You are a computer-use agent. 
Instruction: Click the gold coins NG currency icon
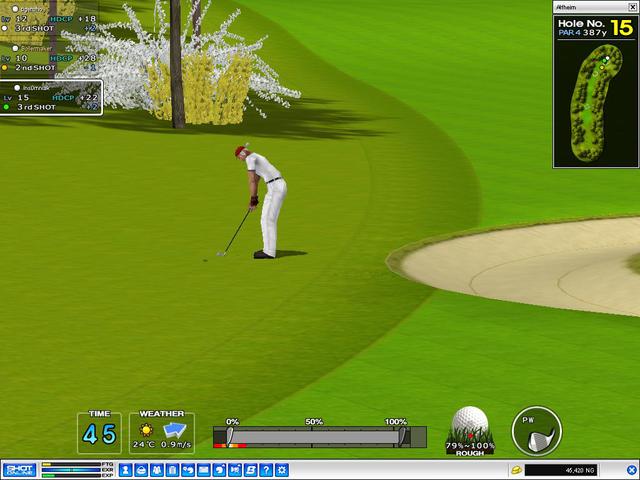click(x=515, y=469)
